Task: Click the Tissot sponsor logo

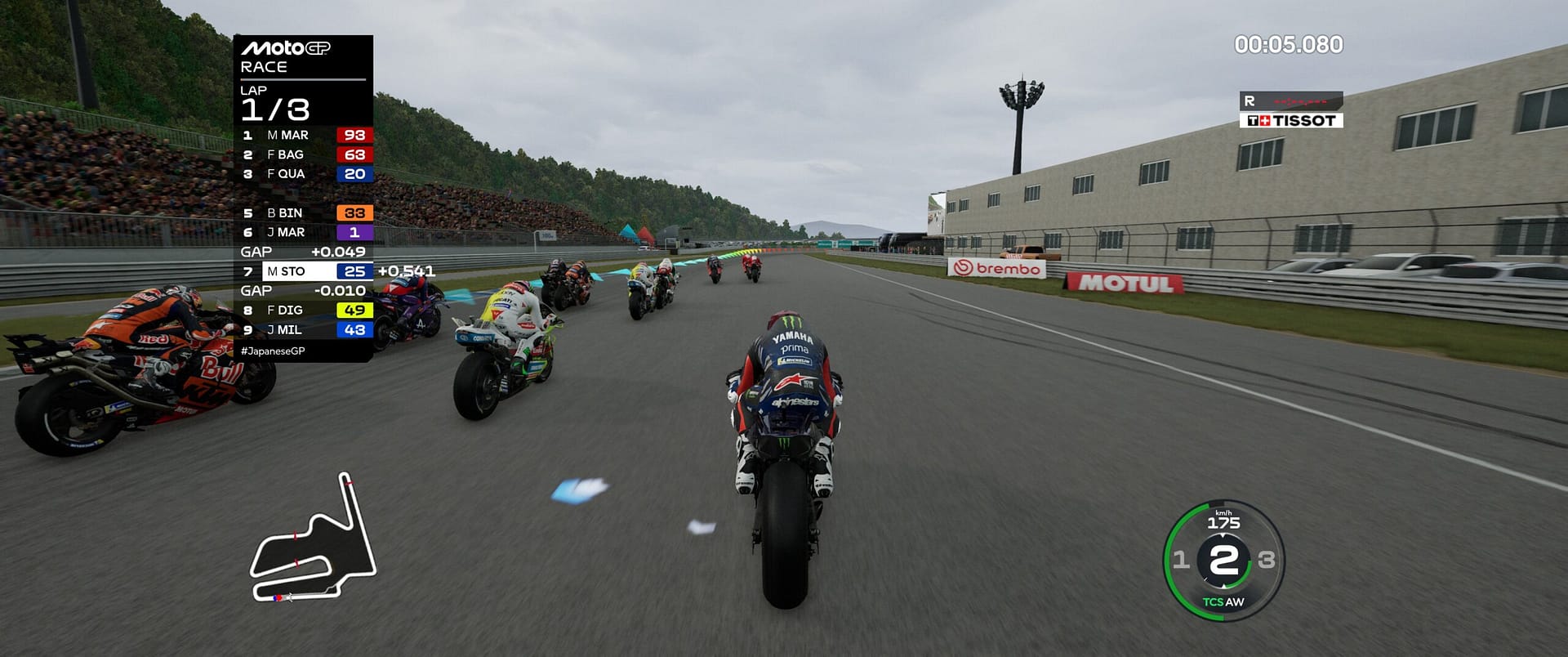Action: click(x=1293, y=118)
